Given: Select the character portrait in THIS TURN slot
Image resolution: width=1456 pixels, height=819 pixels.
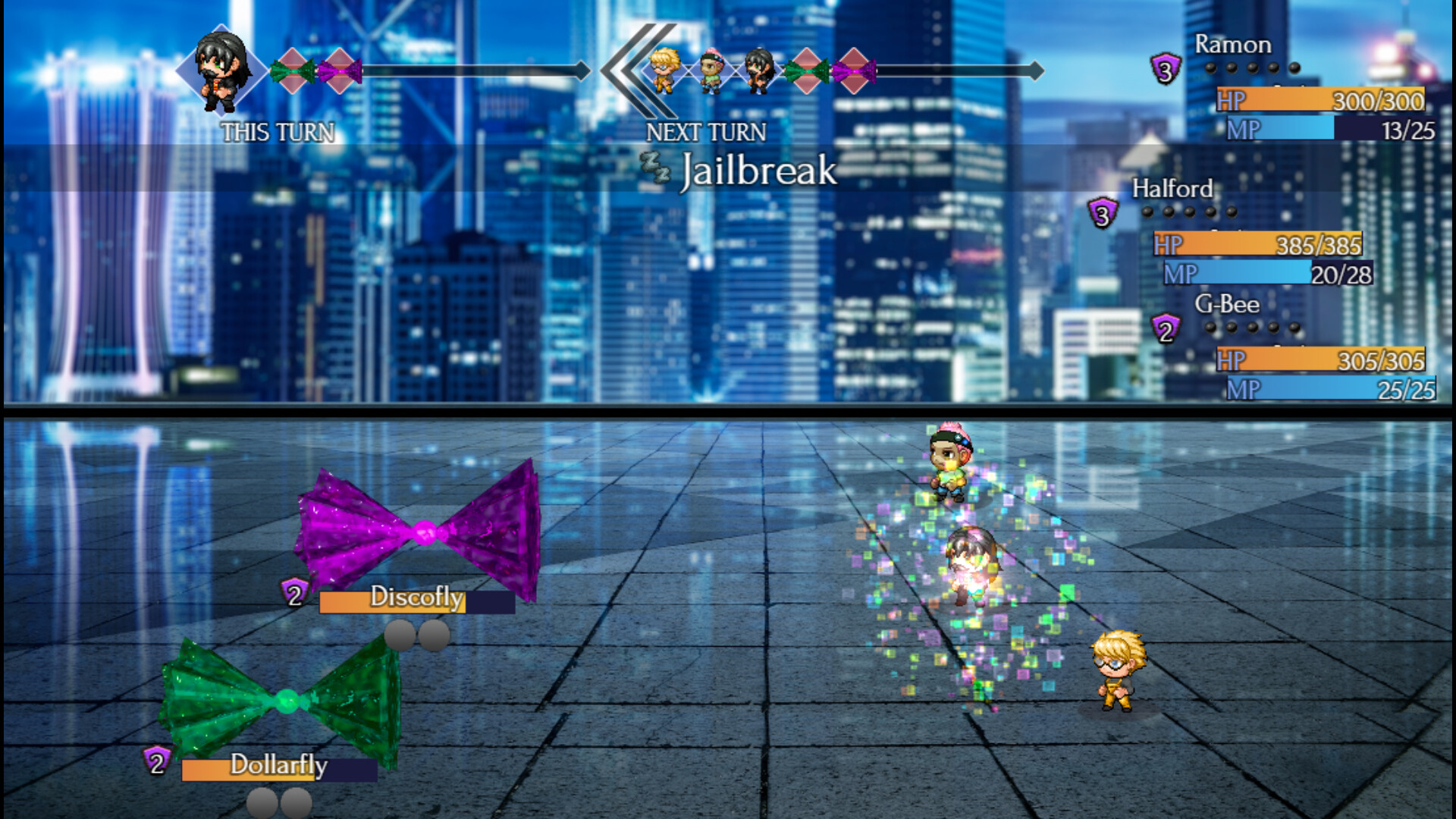Looking at the screenshot, I should coord(219,71).
